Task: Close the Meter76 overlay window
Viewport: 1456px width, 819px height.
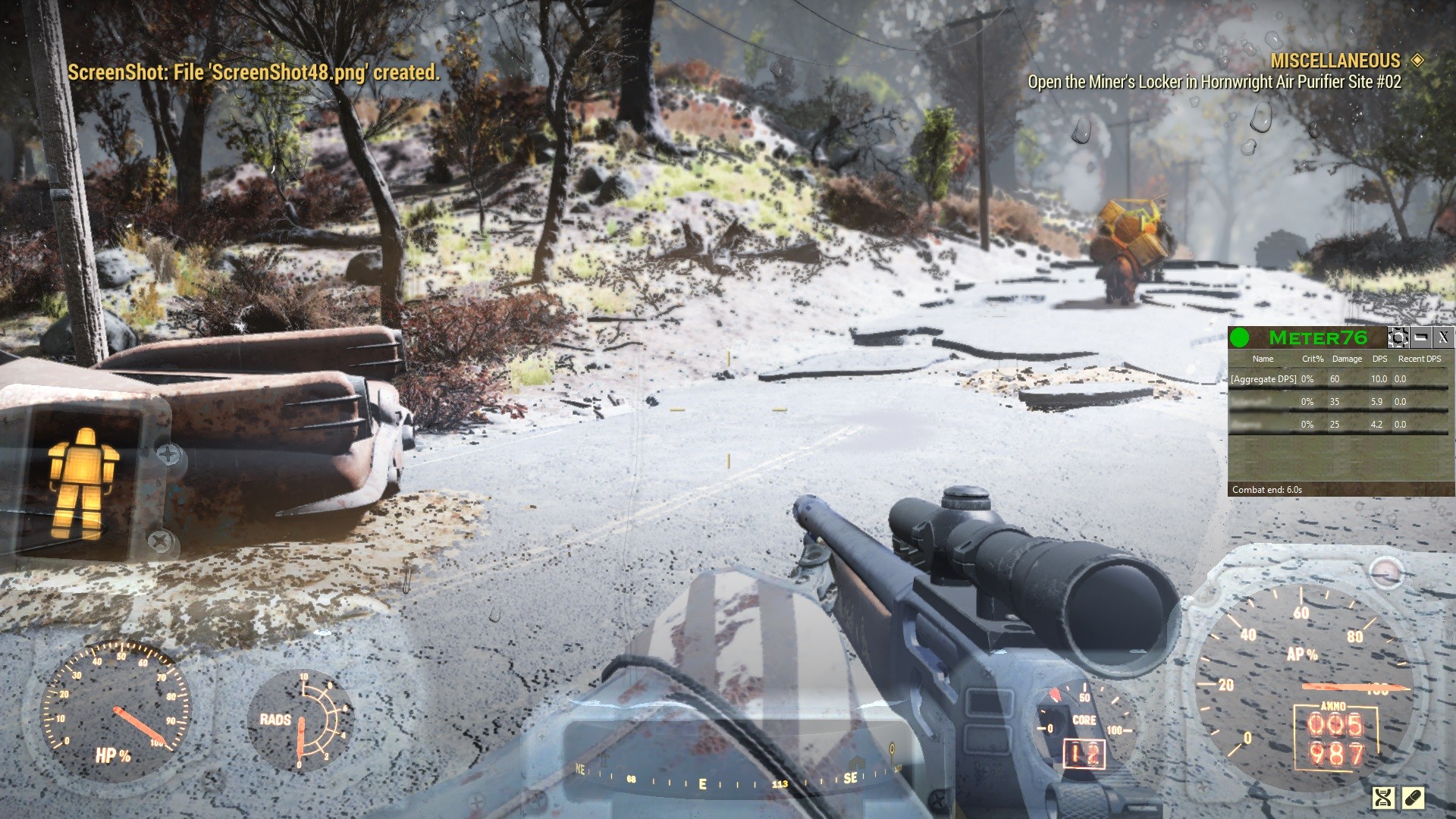Action: click(x=1443, y=337)
